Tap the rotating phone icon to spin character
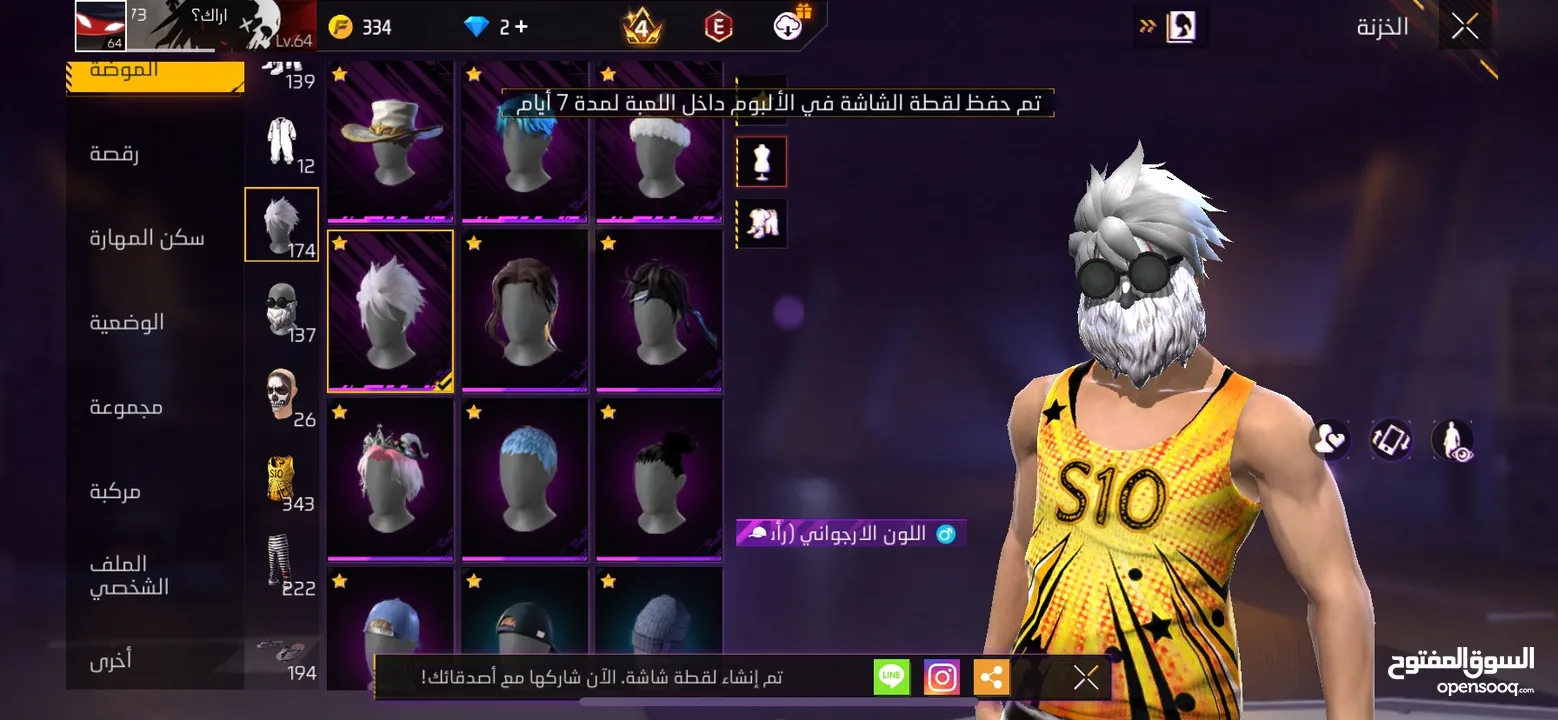This screenshot has width=1558, height=720. pyautogui.click(x=1390, y=440)
